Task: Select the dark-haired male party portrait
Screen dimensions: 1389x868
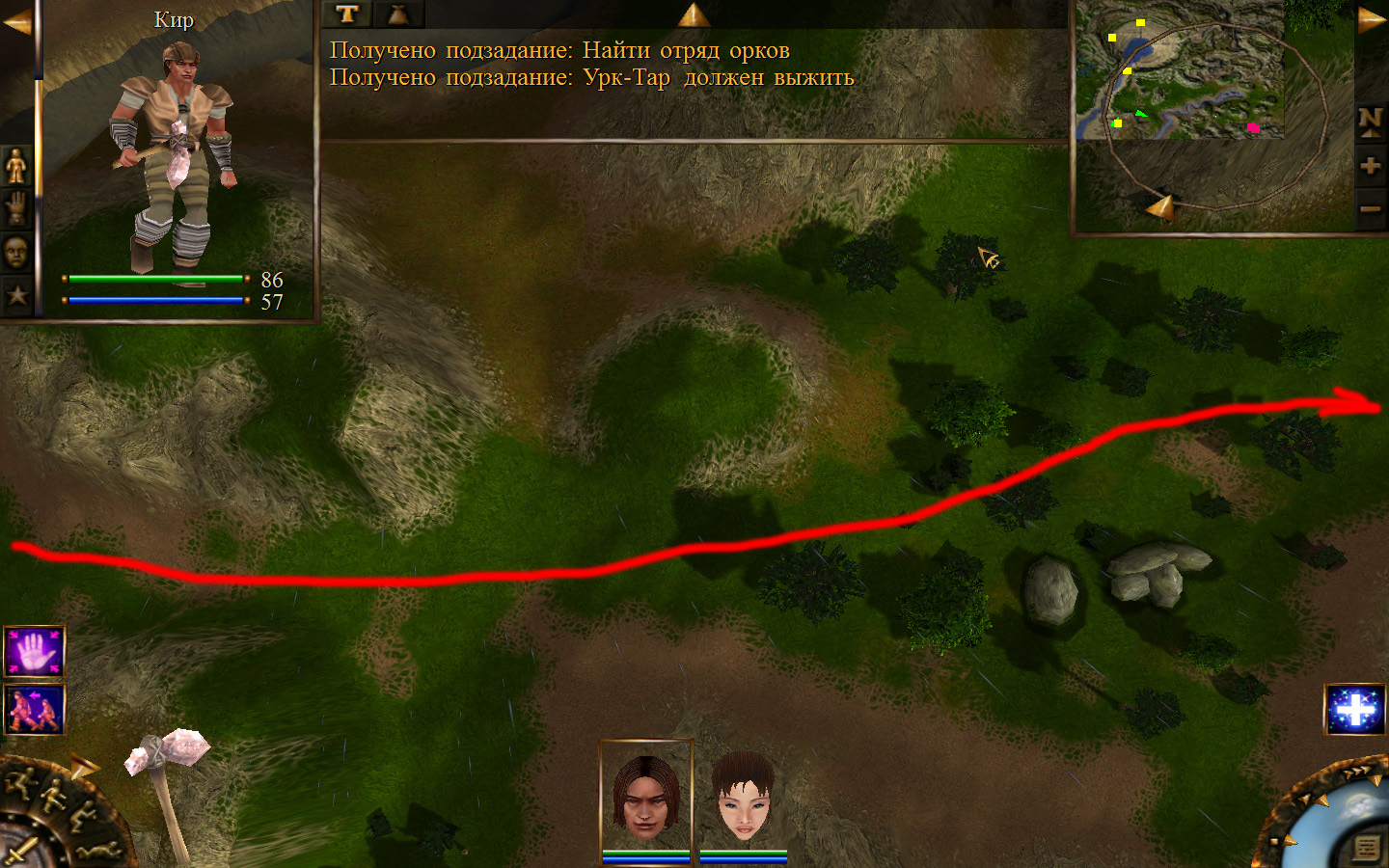Action: (645, 797)
